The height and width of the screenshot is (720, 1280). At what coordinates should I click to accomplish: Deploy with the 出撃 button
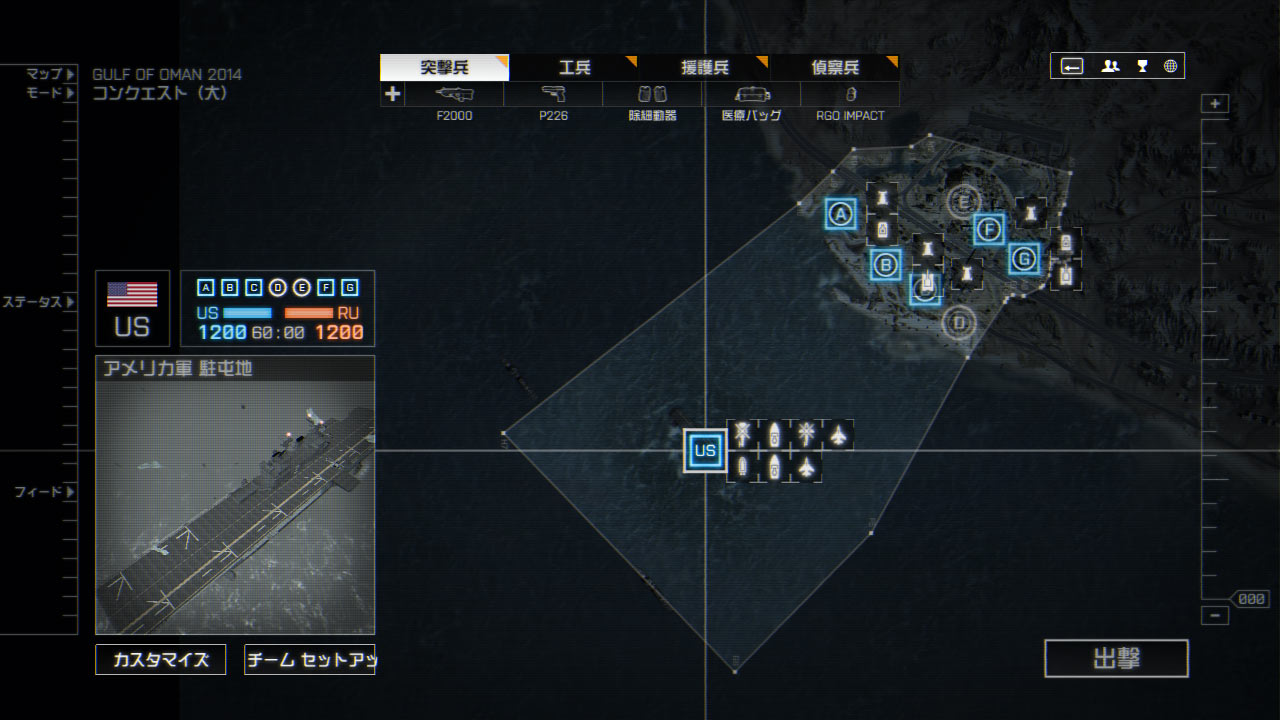1116,659
